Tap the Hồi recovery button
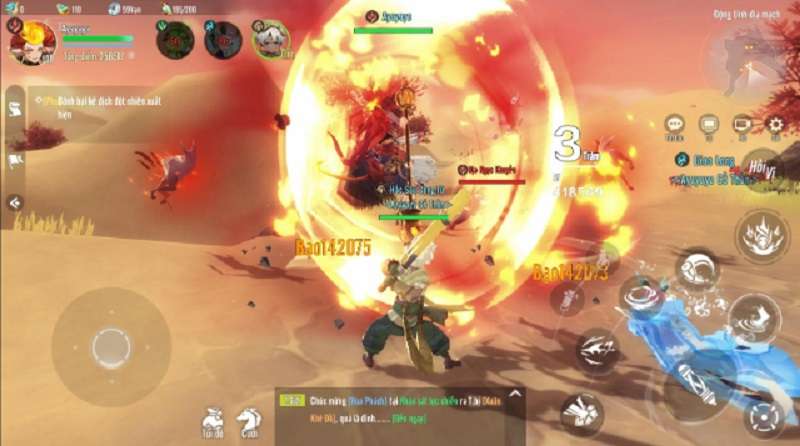 pos(758,166)
